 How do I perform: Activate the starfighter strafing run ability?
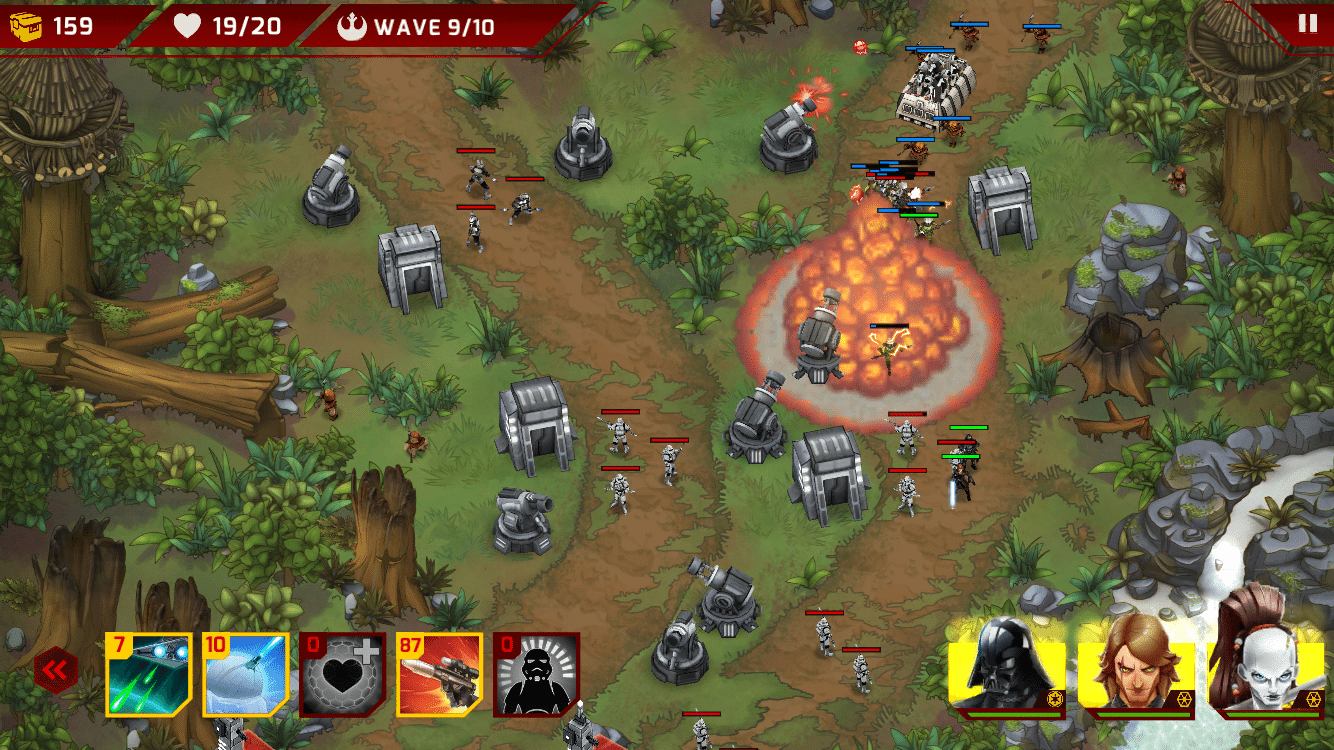[148, 675]
